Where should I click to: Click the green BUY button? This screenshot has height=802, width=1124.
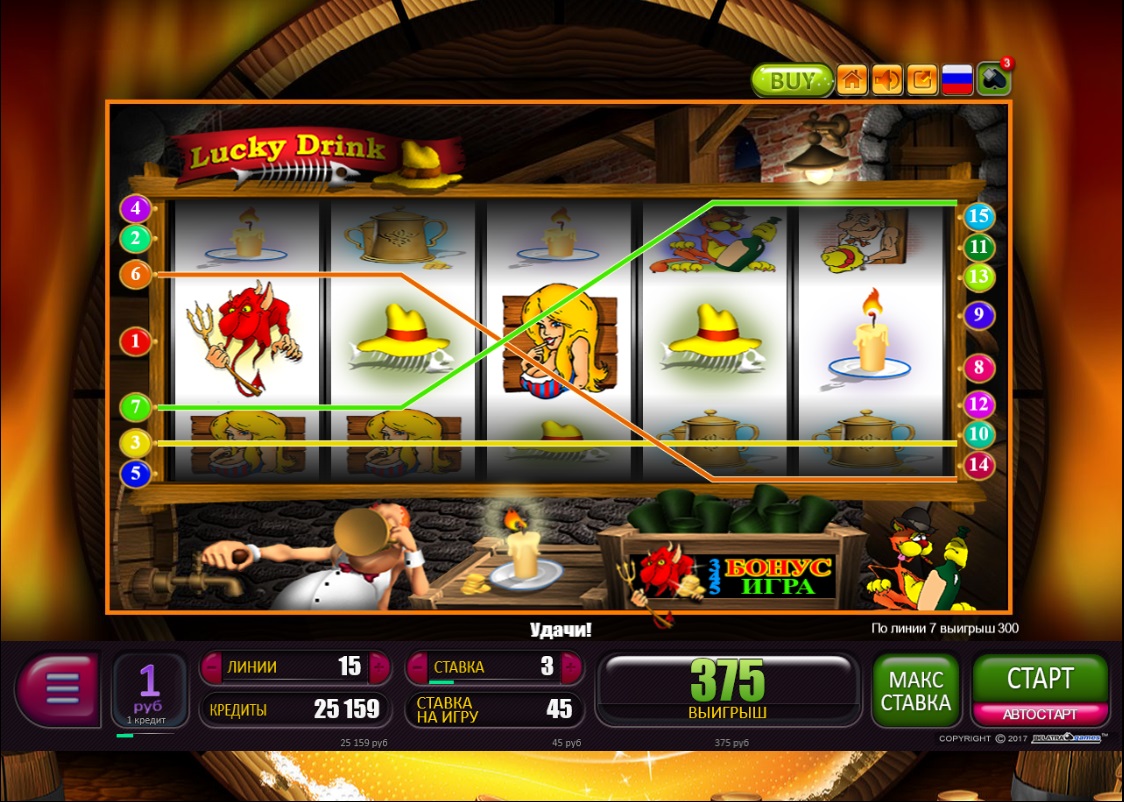click(x=792, y=81)
